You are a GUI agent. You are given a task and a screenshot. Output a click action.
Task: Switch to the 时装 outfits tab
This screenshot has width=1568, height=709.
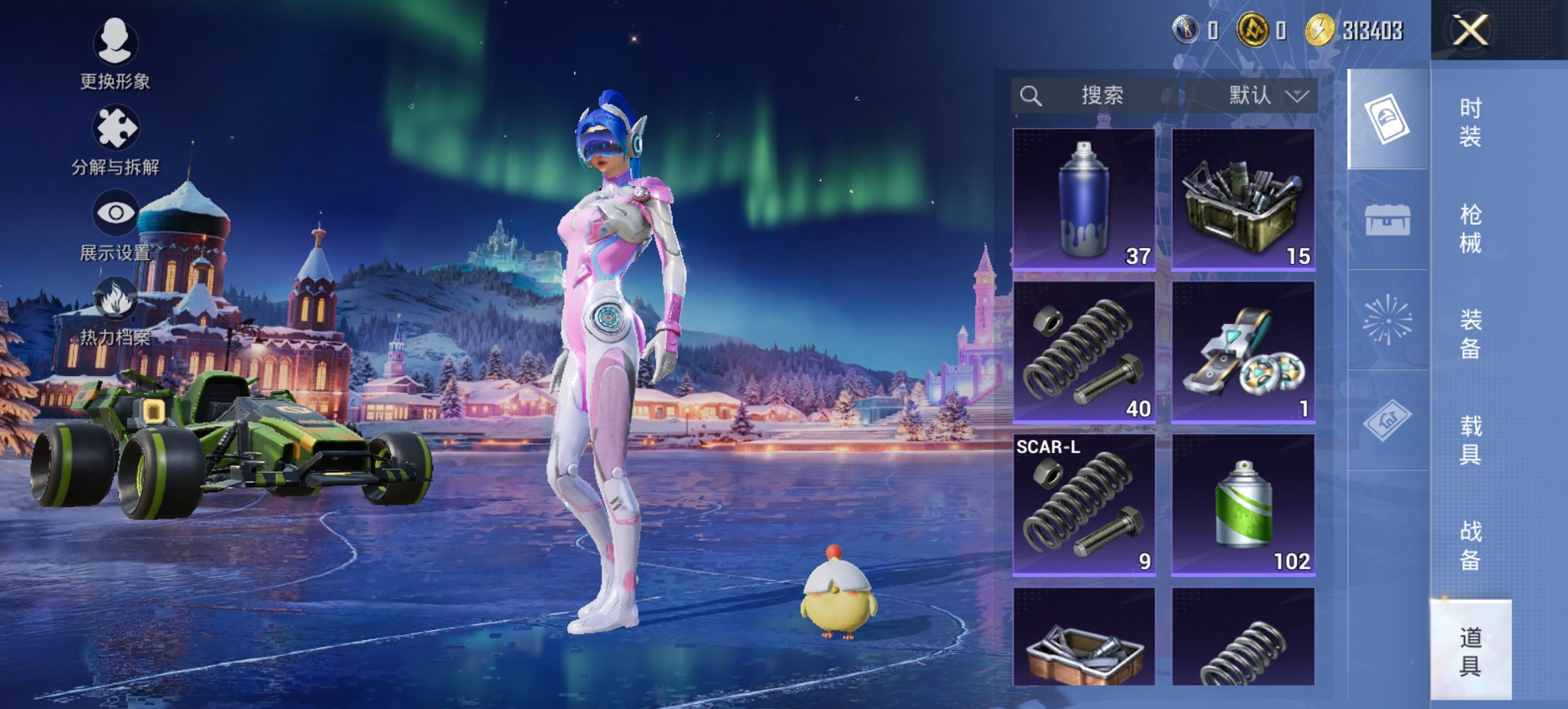click(x=1470, y=123)
